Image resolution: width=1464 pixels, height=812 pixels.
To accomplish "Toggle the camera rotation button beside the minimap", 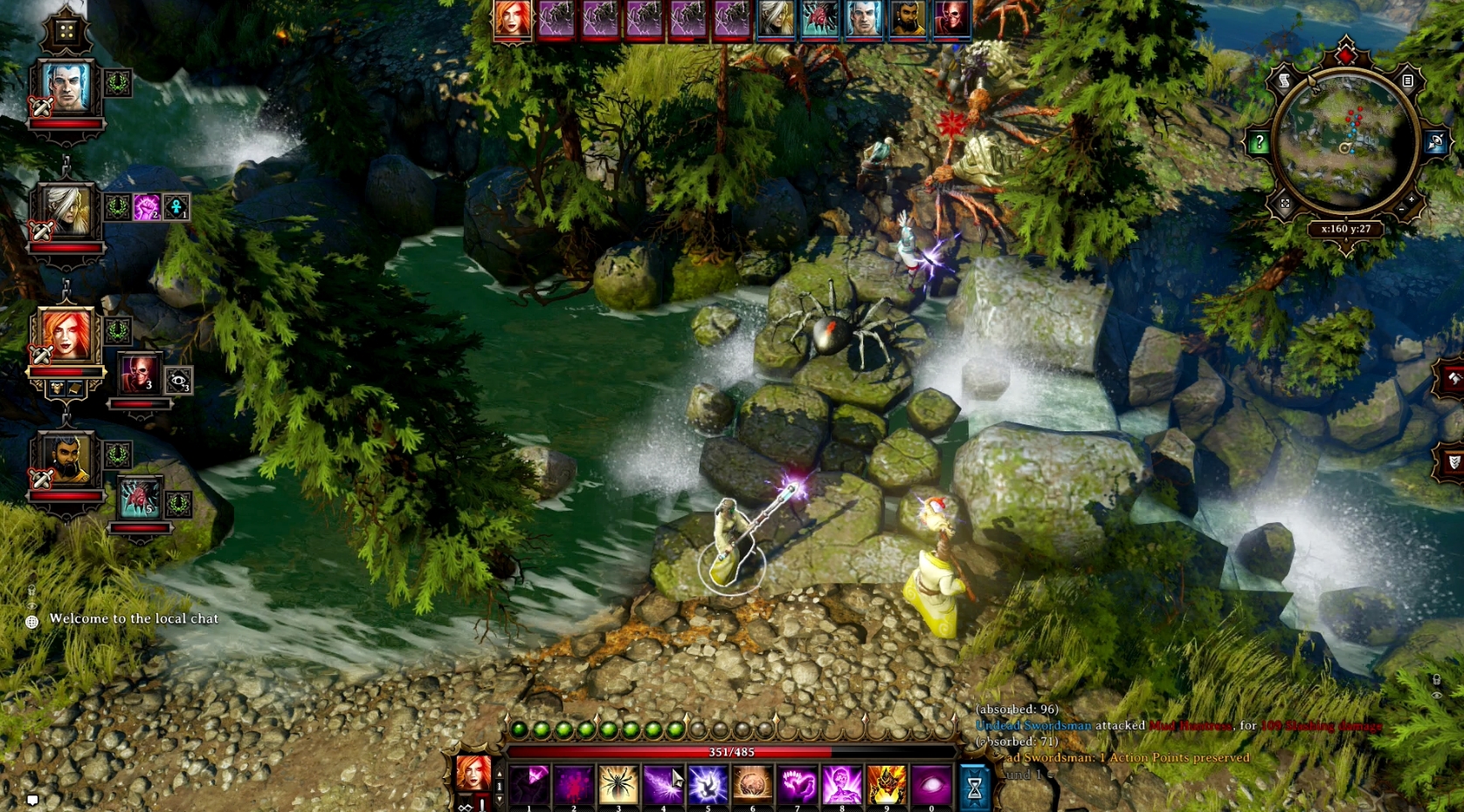I will coord(1436,140).
